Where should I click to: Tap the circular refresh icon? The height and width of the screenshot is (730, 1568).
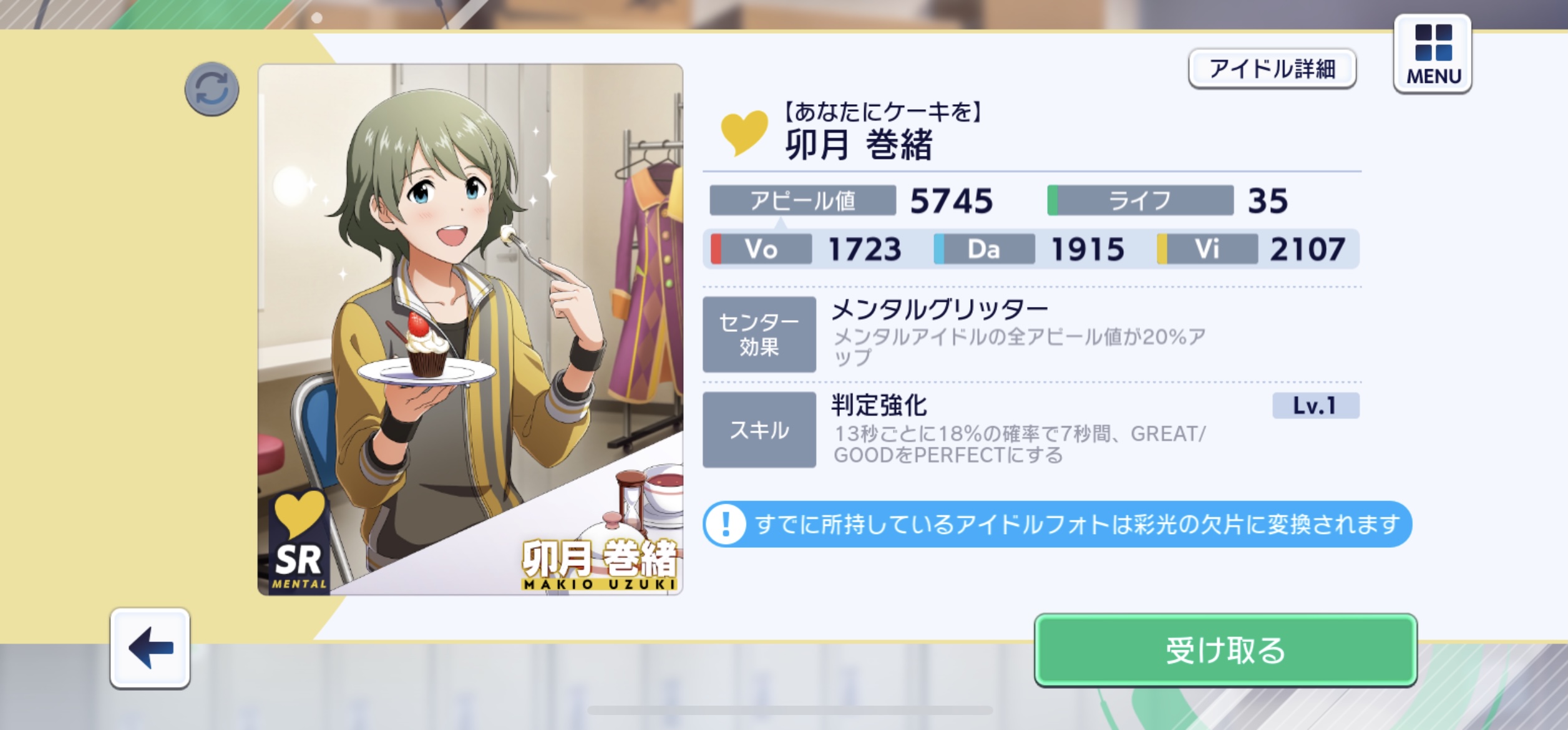tap(212, 89)
